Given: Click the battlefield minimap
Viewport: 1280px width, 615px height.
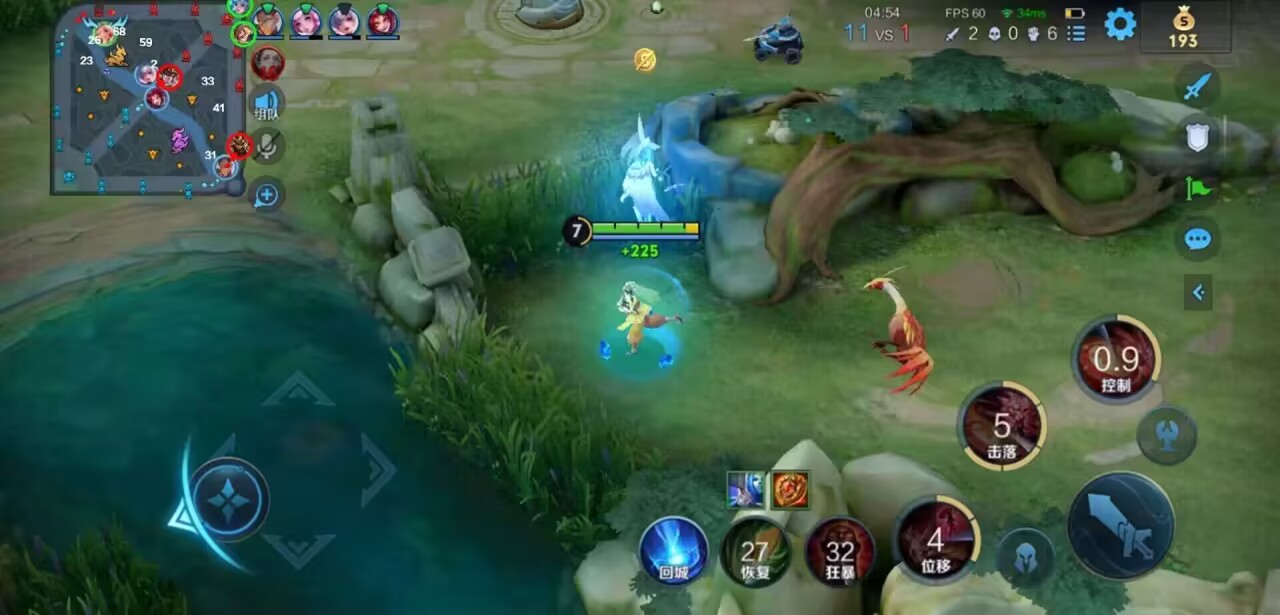Looking at the screenshot, I should [x=148, y=98].
